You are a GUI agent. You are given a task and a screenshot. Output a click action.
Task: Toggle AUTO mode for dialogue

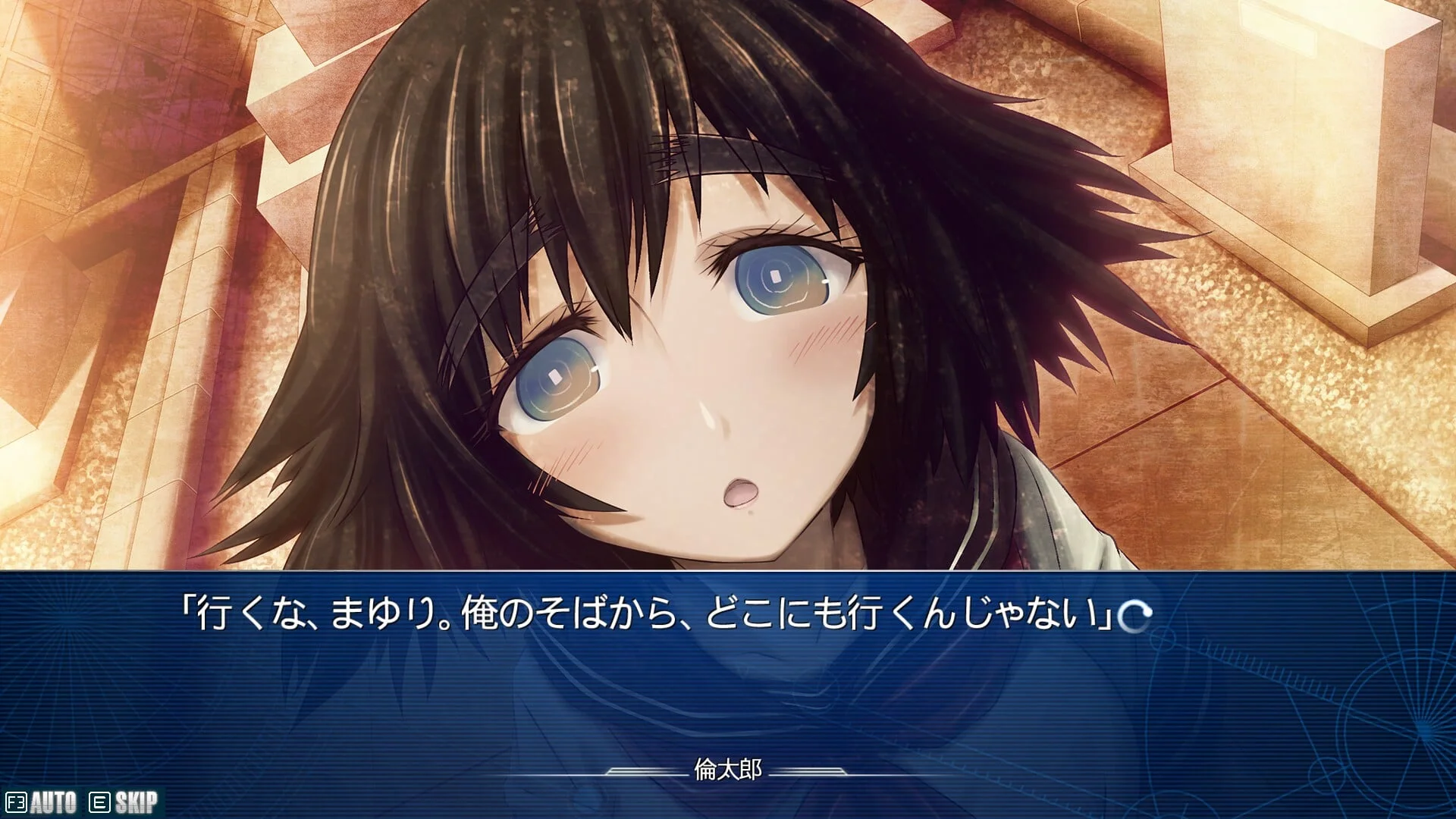42,802
